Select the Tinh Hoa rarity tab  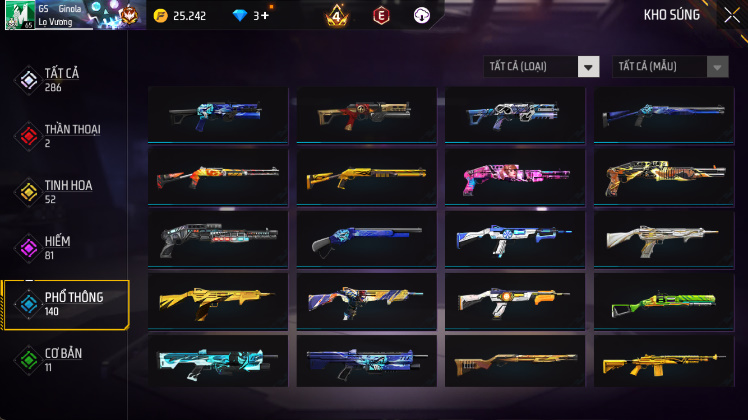click(65, 191)
